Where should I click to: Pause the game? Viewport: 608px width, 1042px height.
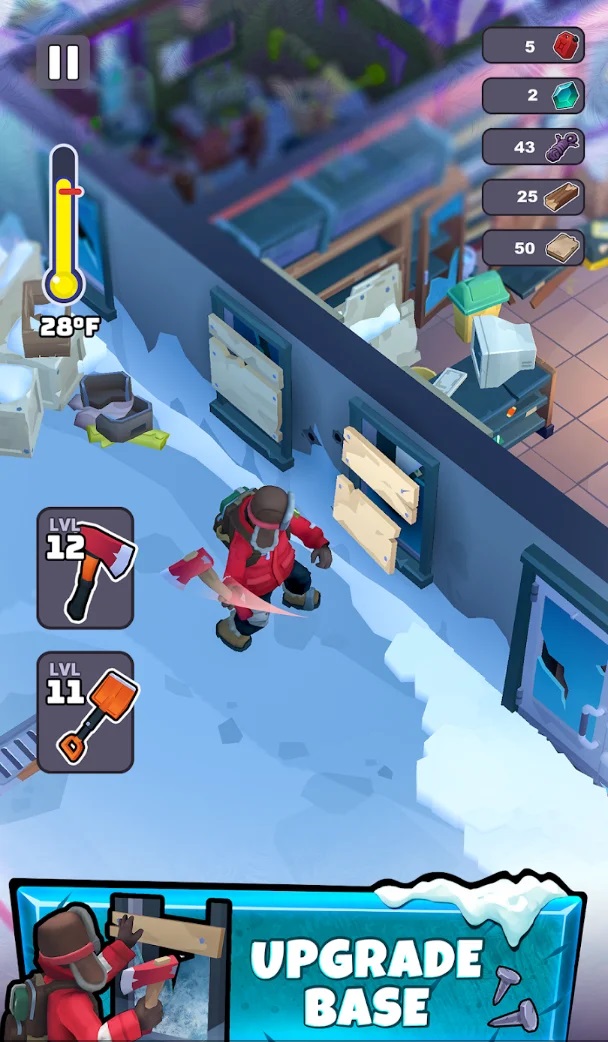63,62
